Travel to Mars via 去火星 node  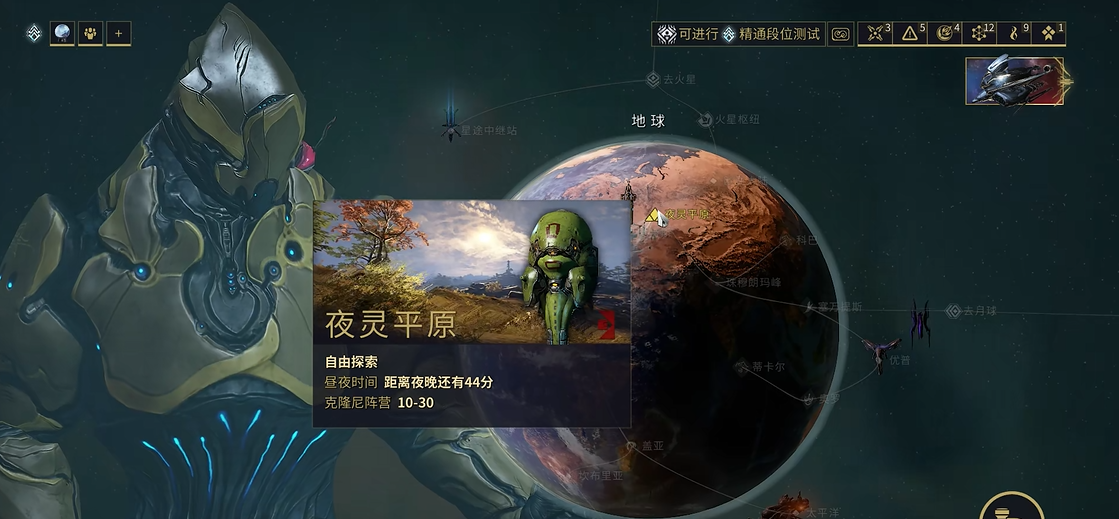(654, 79)
